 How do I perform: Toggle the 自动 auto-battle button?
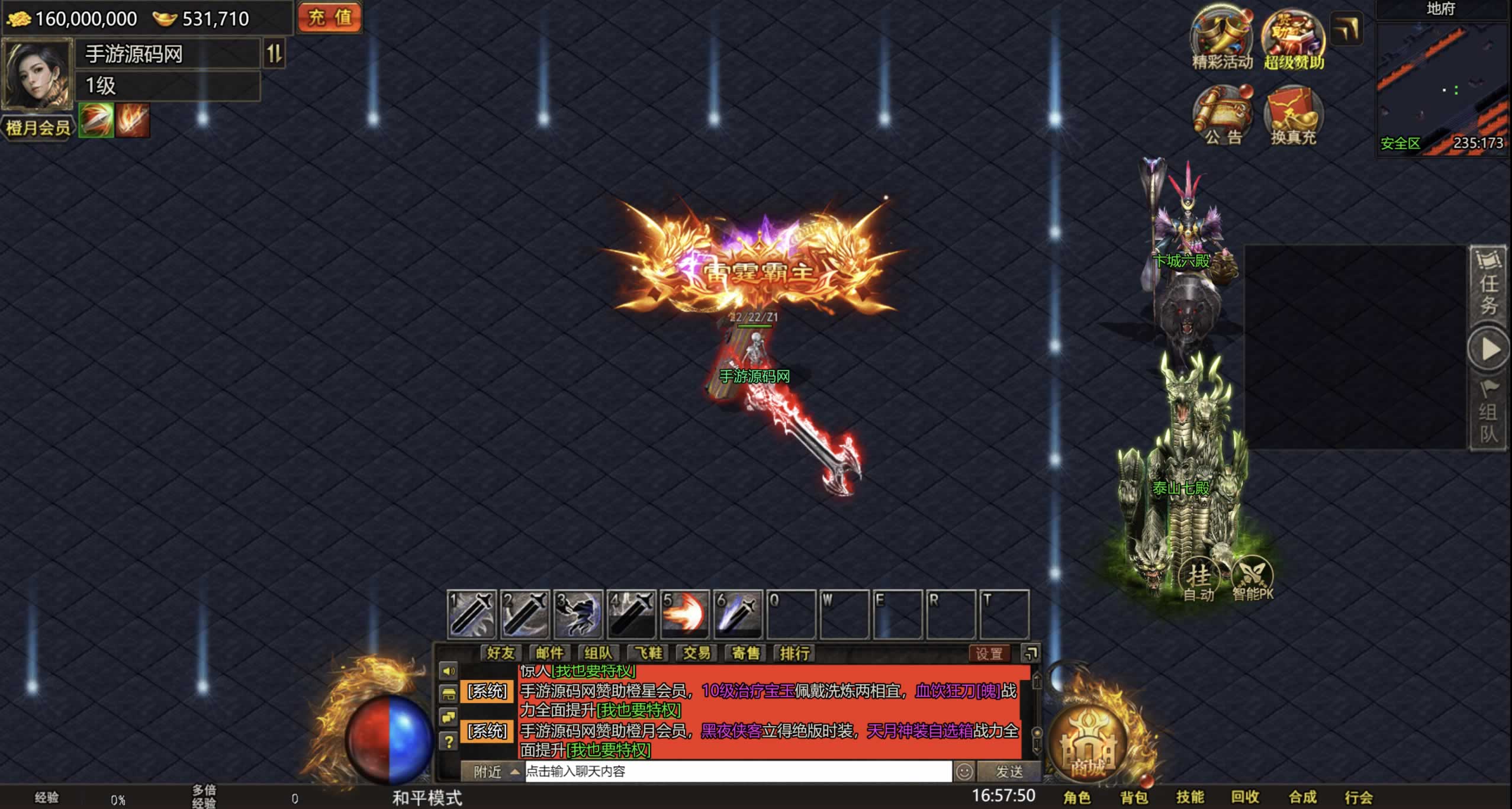point(1199,579)
